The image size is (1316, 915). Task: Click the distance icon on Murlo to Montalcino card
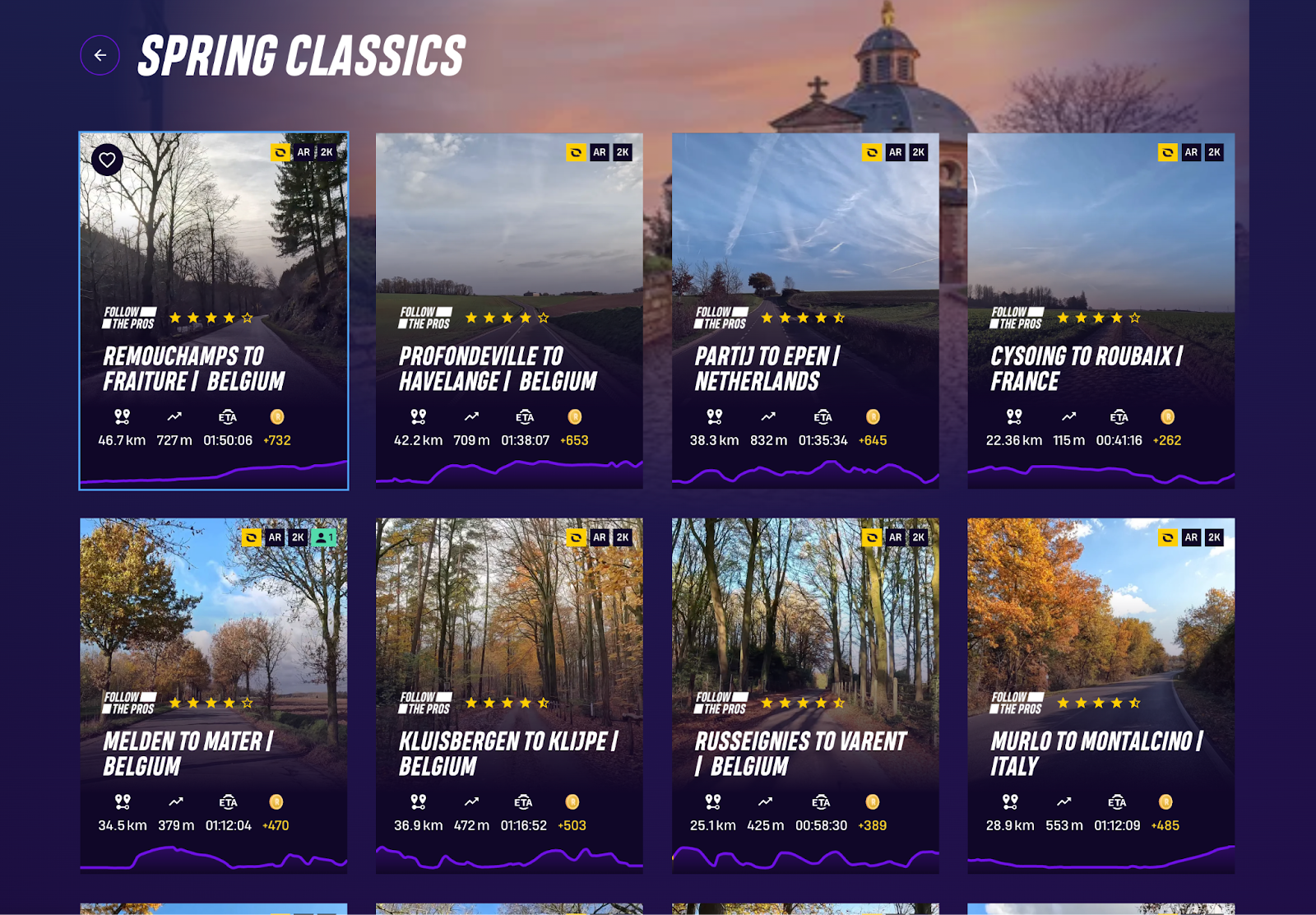(1008, 801)
